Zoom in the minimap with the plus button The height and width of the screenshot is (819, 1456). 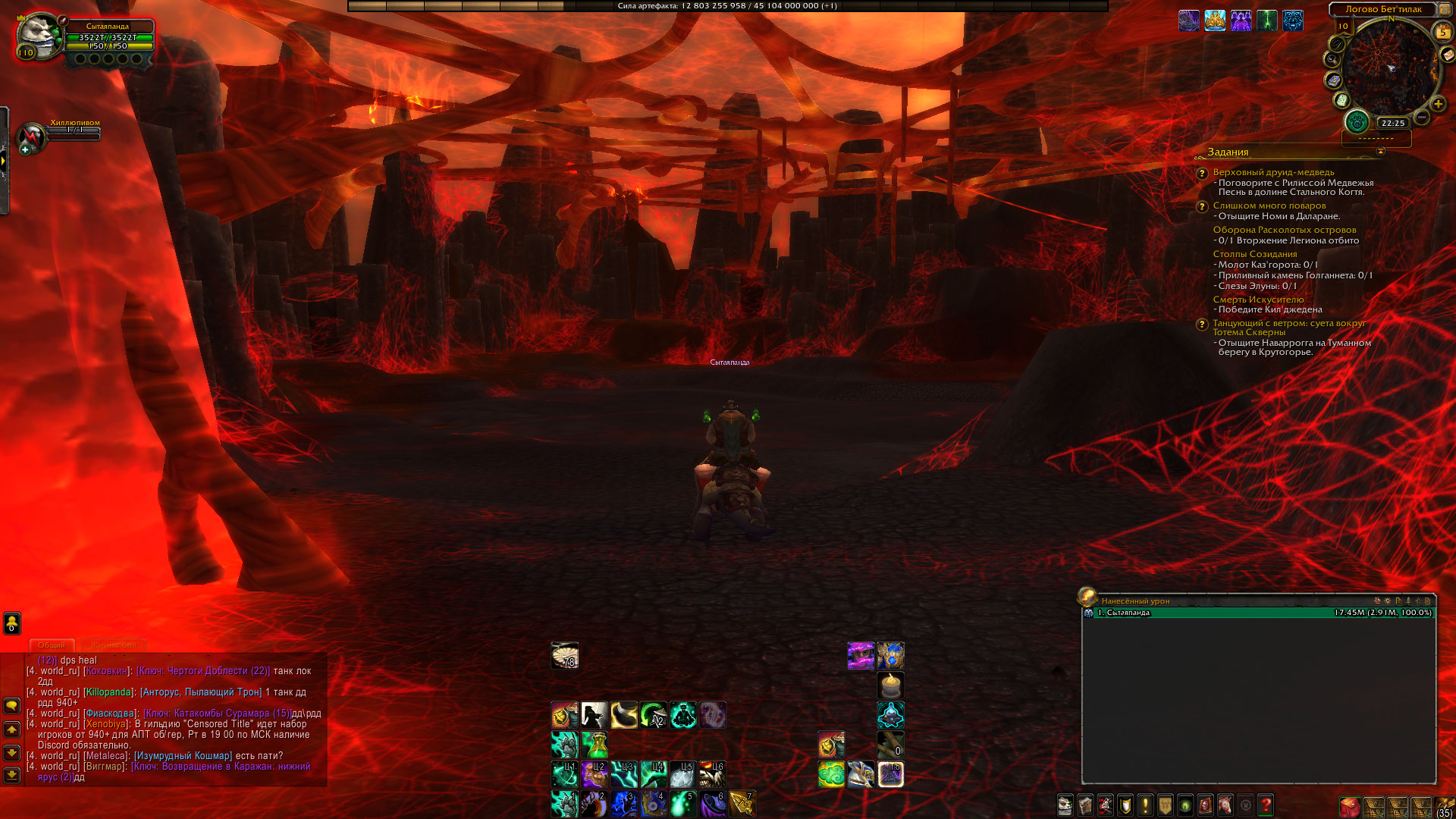click(1438, 104)
